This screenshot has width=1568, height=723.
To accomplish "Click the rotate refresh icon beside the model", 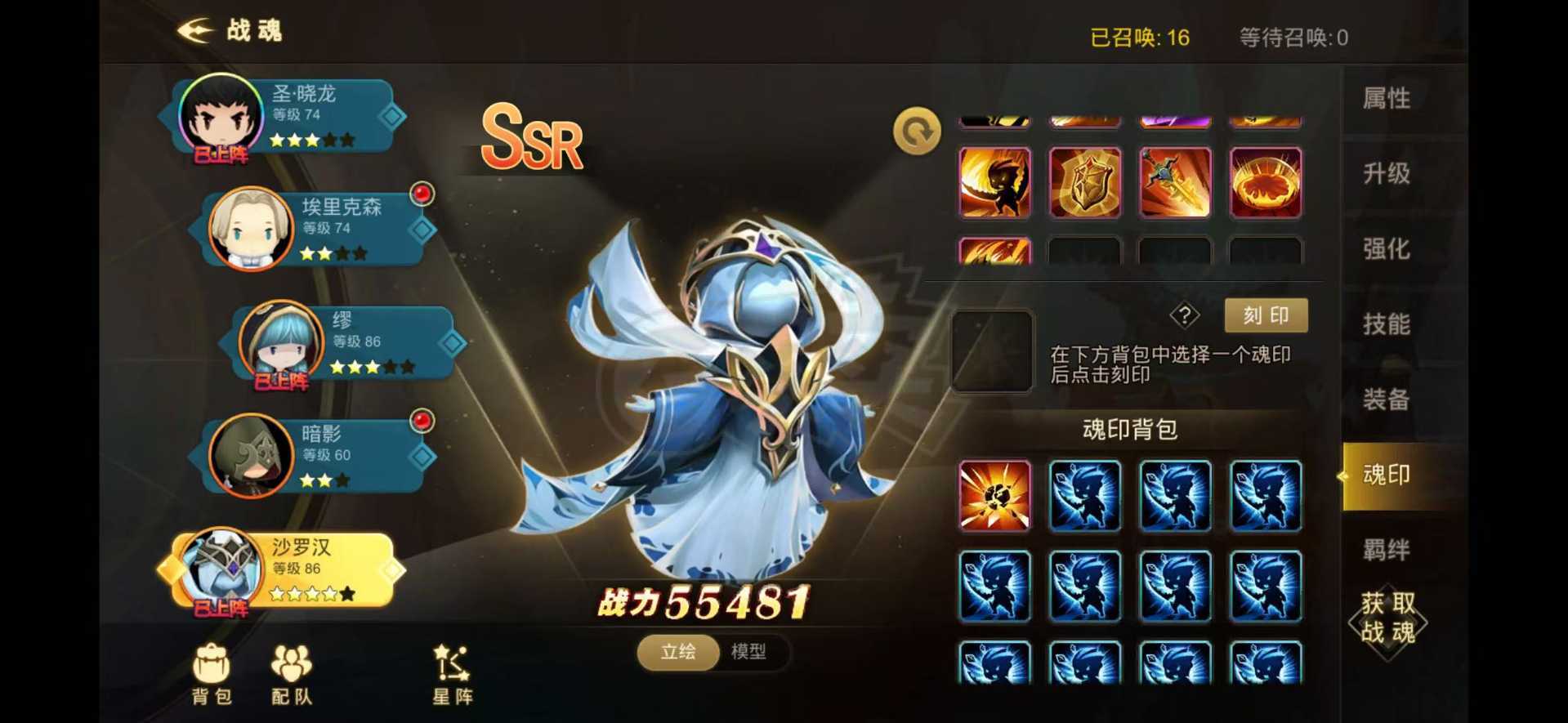I will [915, 129].
